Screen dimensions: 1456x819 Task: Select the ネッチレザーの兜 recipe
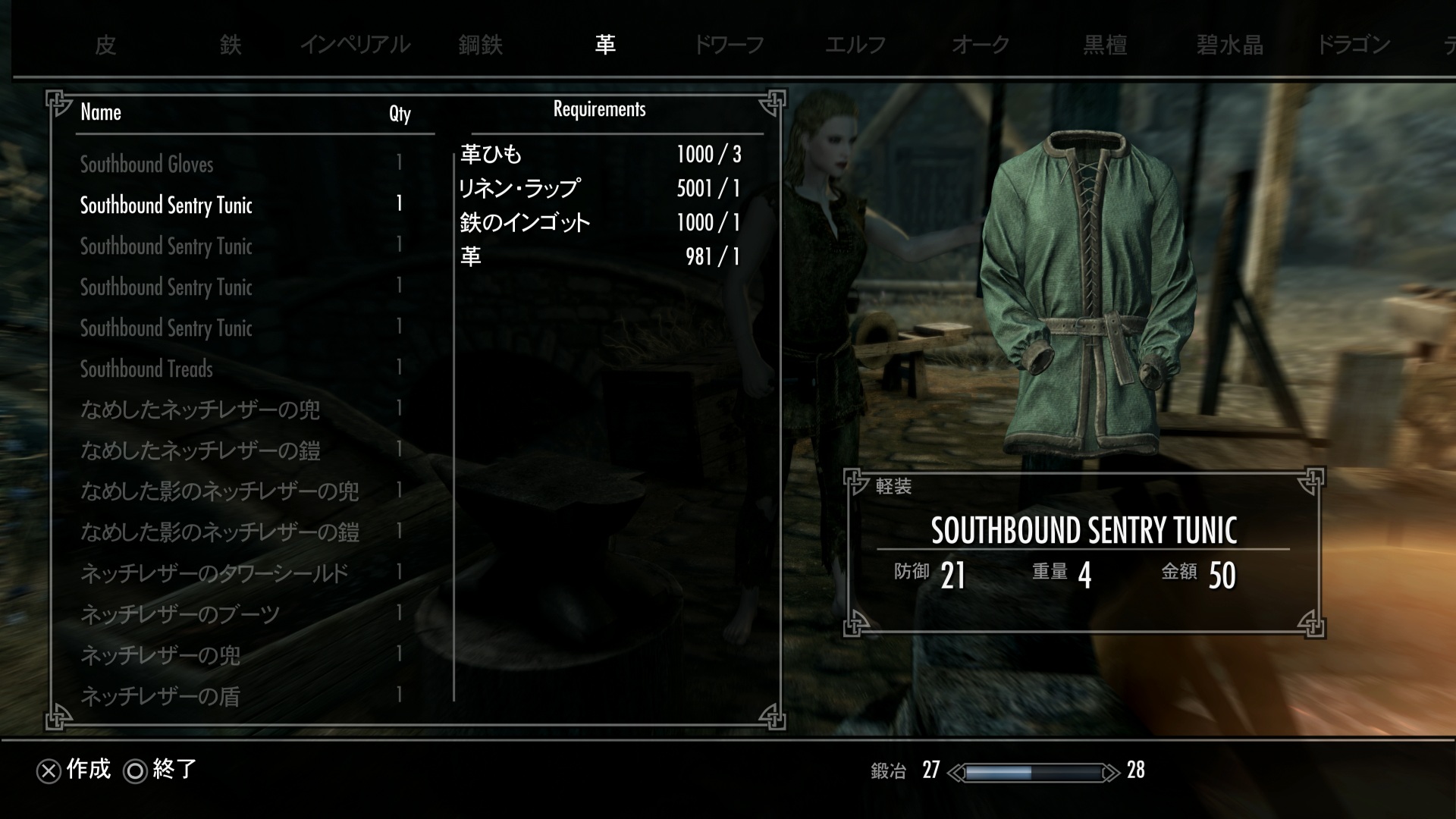161,656
